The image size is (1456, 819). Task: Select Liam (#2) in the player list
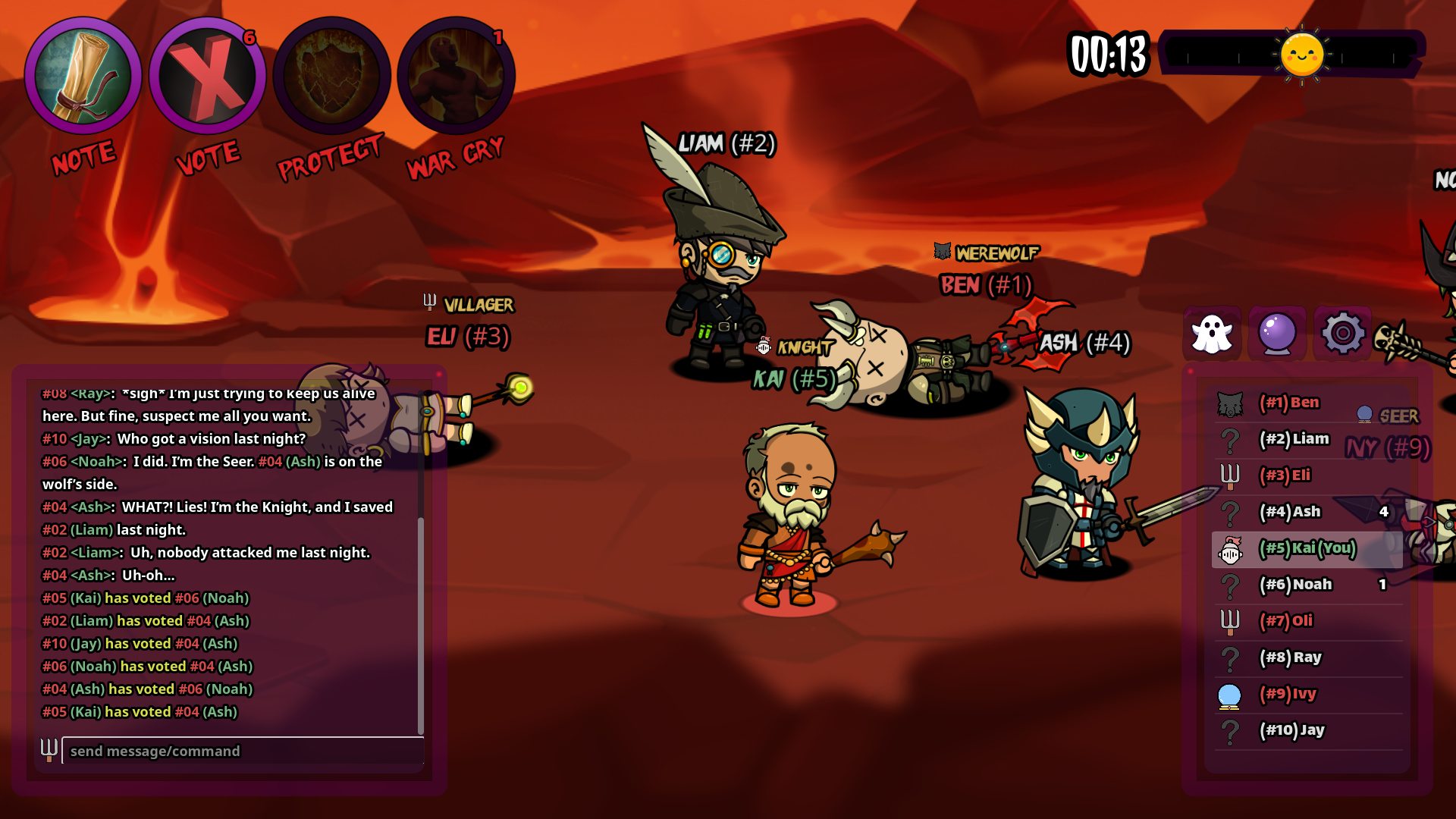[x=1294, y=439]
